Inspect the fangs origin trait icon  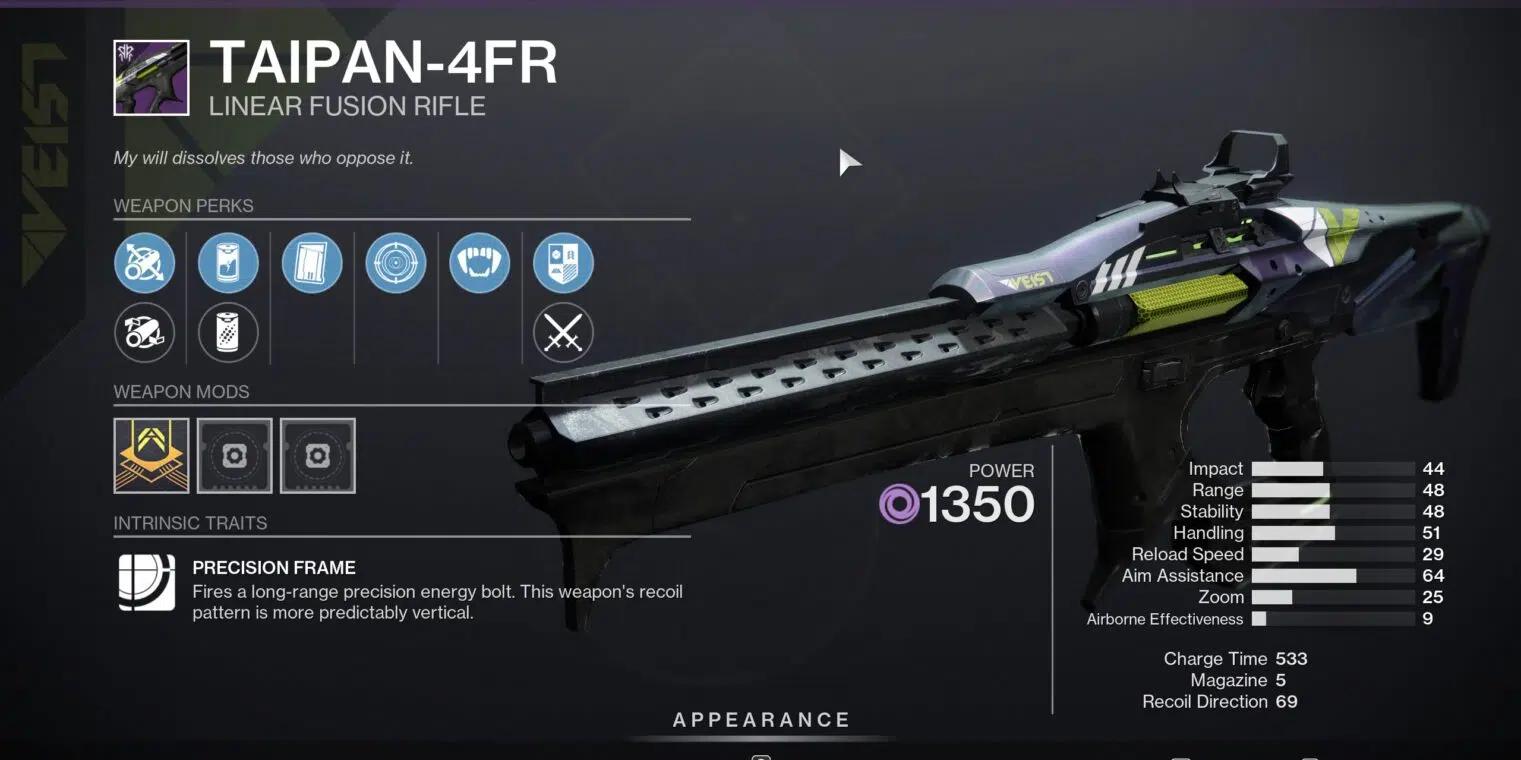[x=480, y=264]
